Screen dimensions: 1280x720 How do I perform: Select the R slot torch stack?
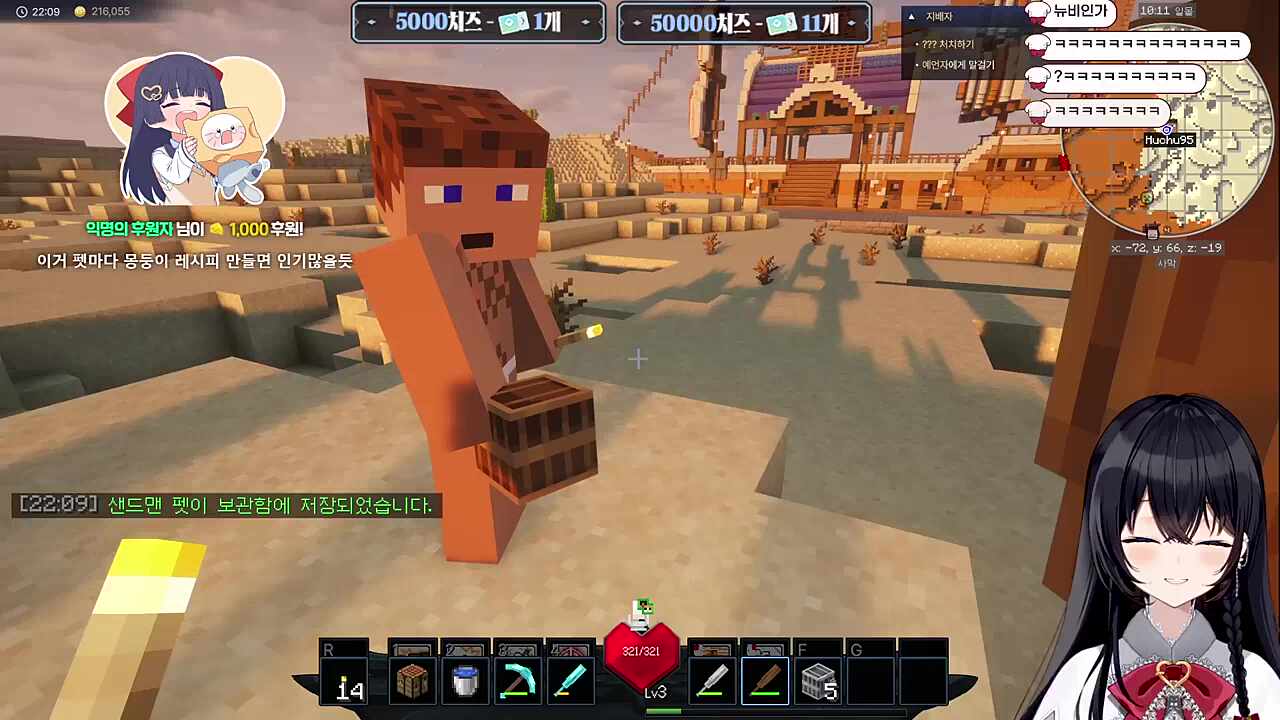347,682
